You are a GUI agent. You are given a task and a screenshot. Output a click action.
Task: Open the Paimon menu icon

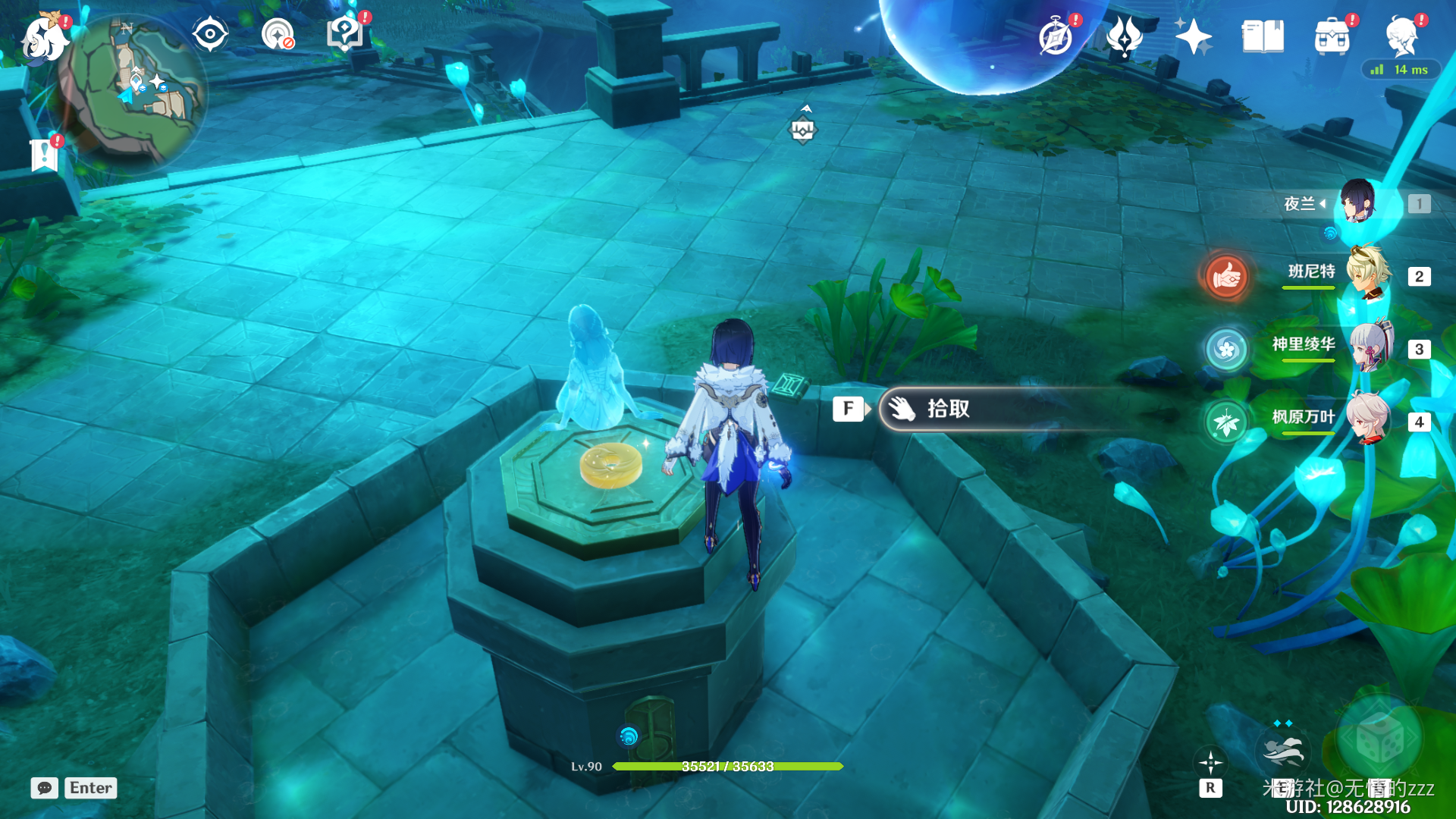[44, 38]
